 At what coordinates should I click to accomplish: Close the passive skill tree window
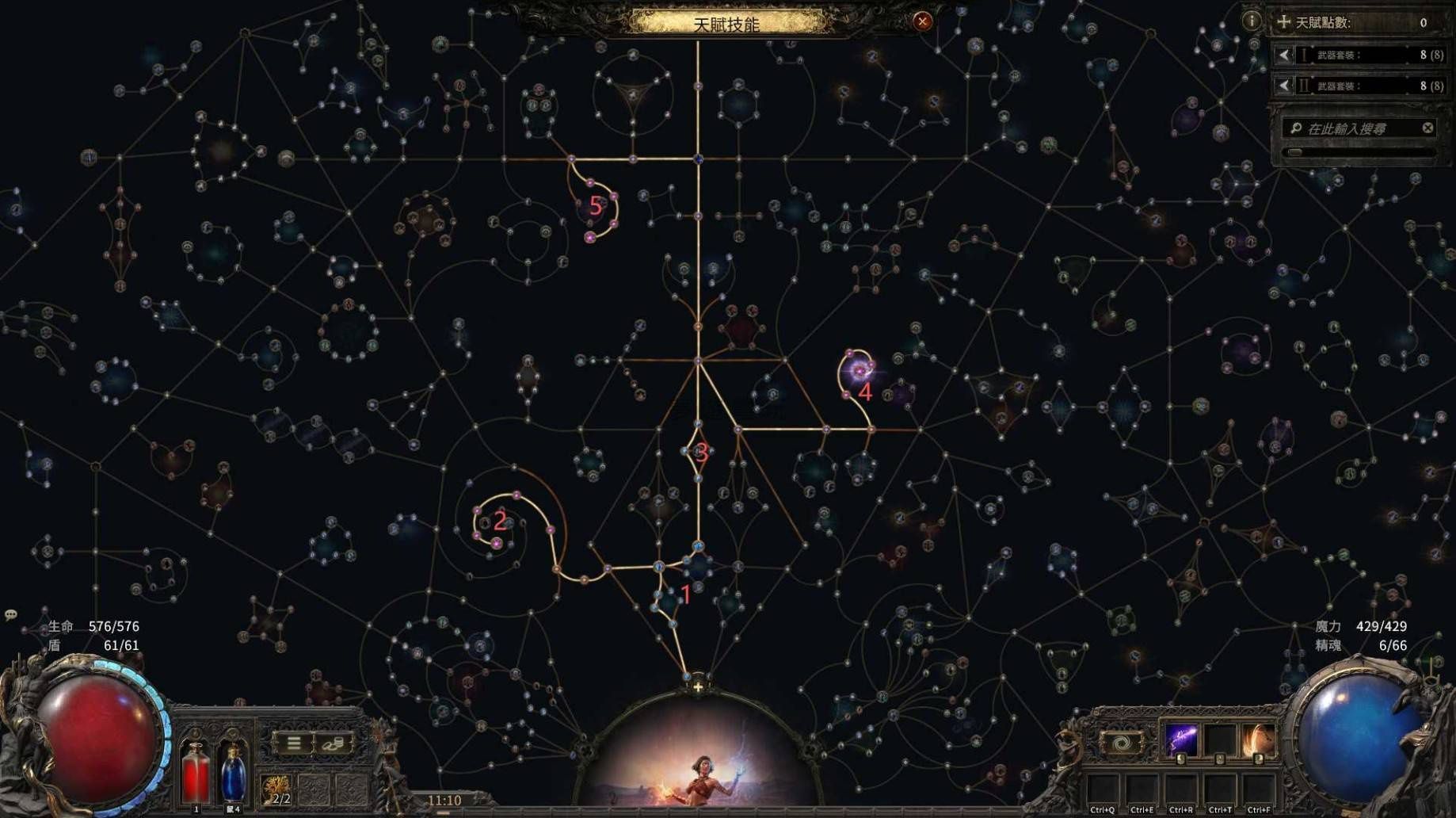pos(922,21)
